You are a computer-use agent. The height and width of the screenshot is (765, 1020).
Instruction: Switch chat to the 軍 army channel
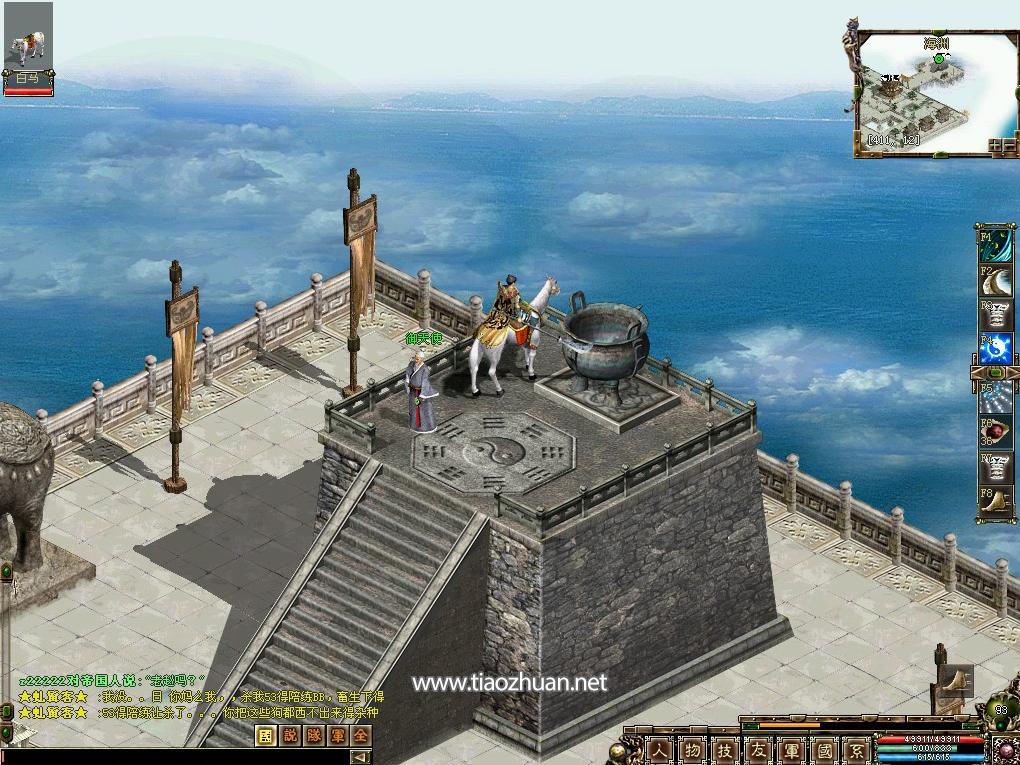coord(336,735)
